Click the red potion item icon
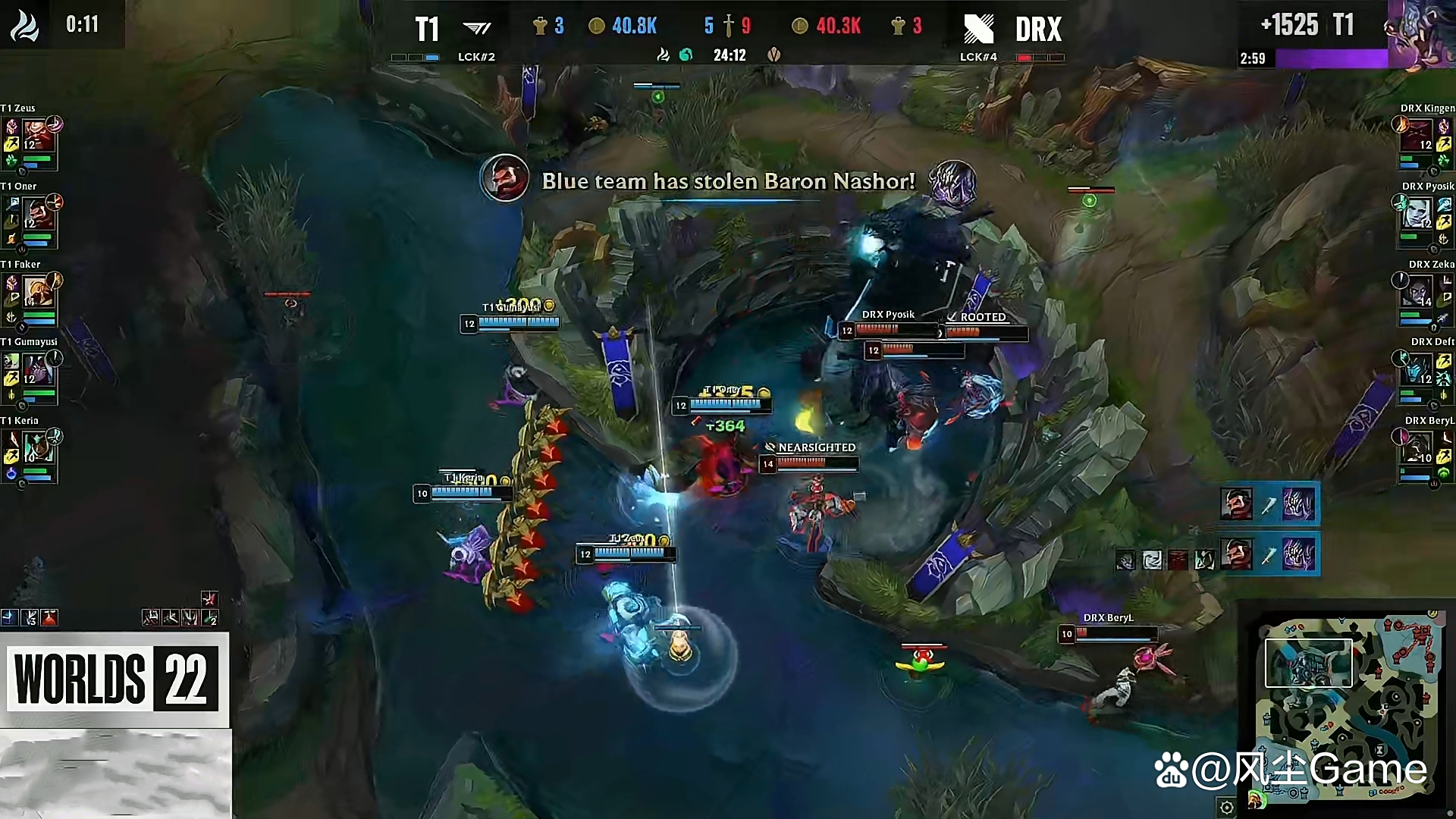The height and width of the screenshot is (819, 1456). pos(49,618)
